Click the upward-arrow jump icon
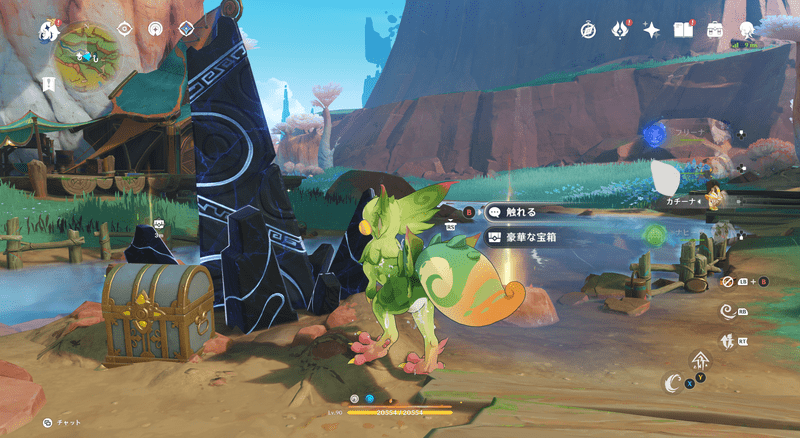The width and height of the screenshot is (800, 438). pyautogui.click(x=700, y=362)
